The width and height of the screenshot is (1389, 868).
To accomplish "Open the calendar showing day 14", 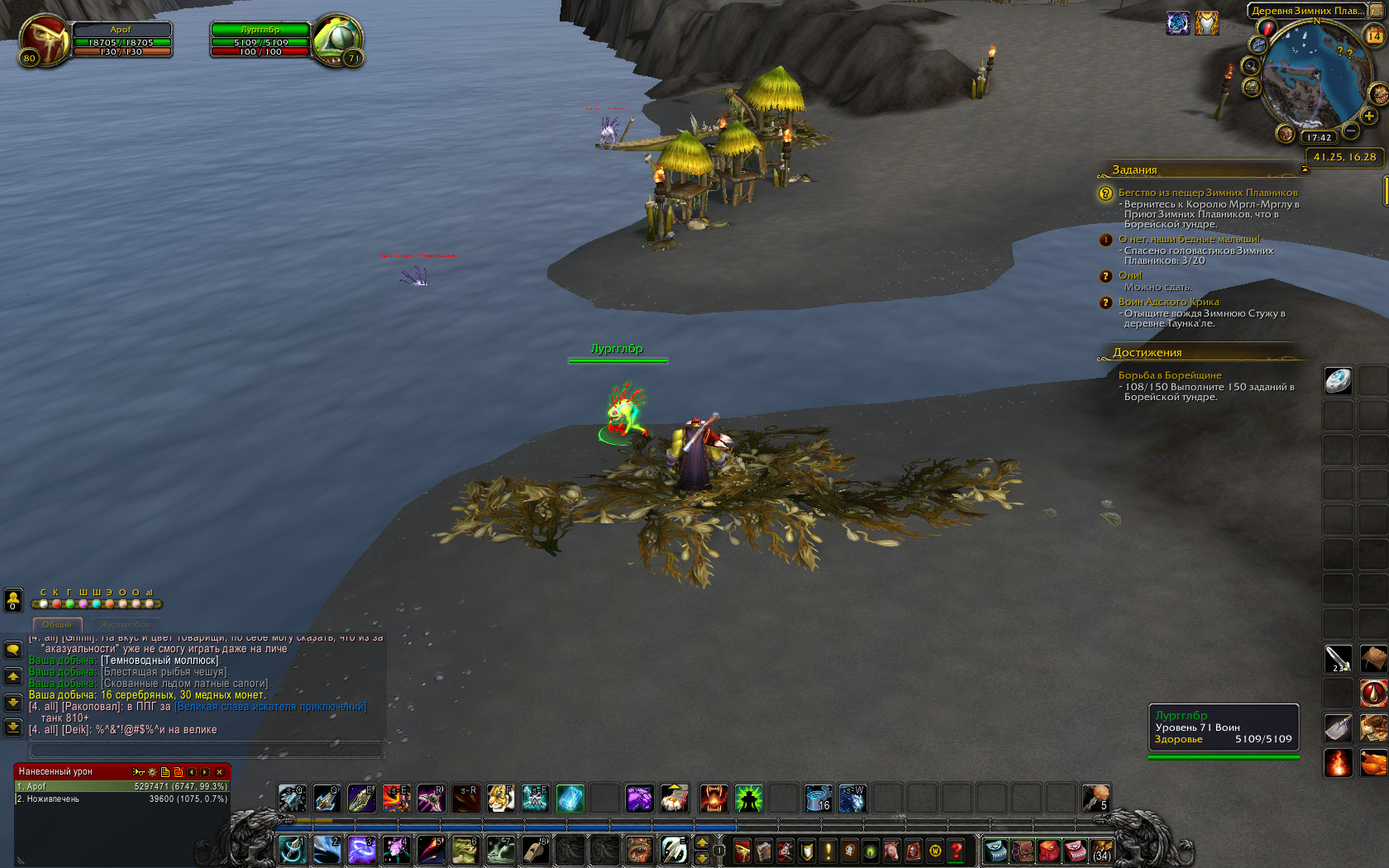I will pos(1373,36).
